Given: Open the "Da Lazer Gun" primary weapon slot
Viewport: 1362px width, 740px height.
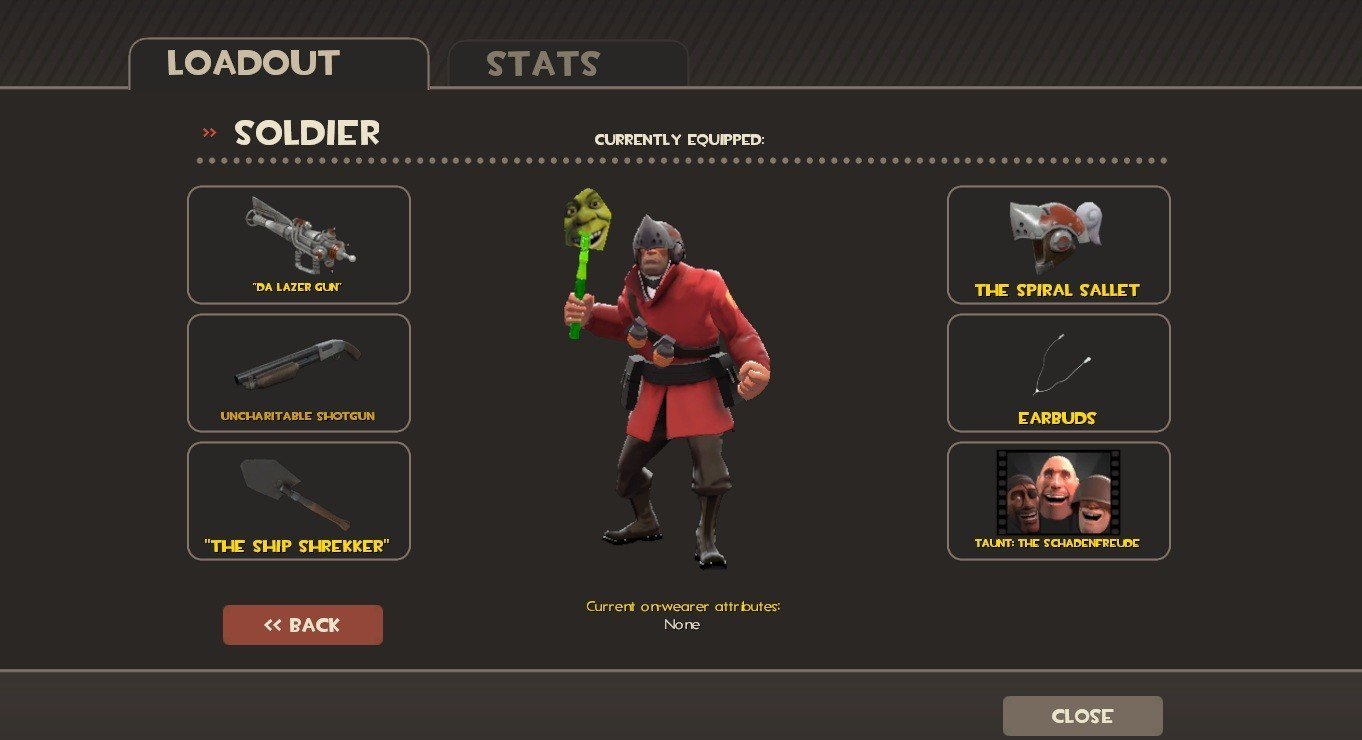Looking at the screenshot, I should [299, 245].
